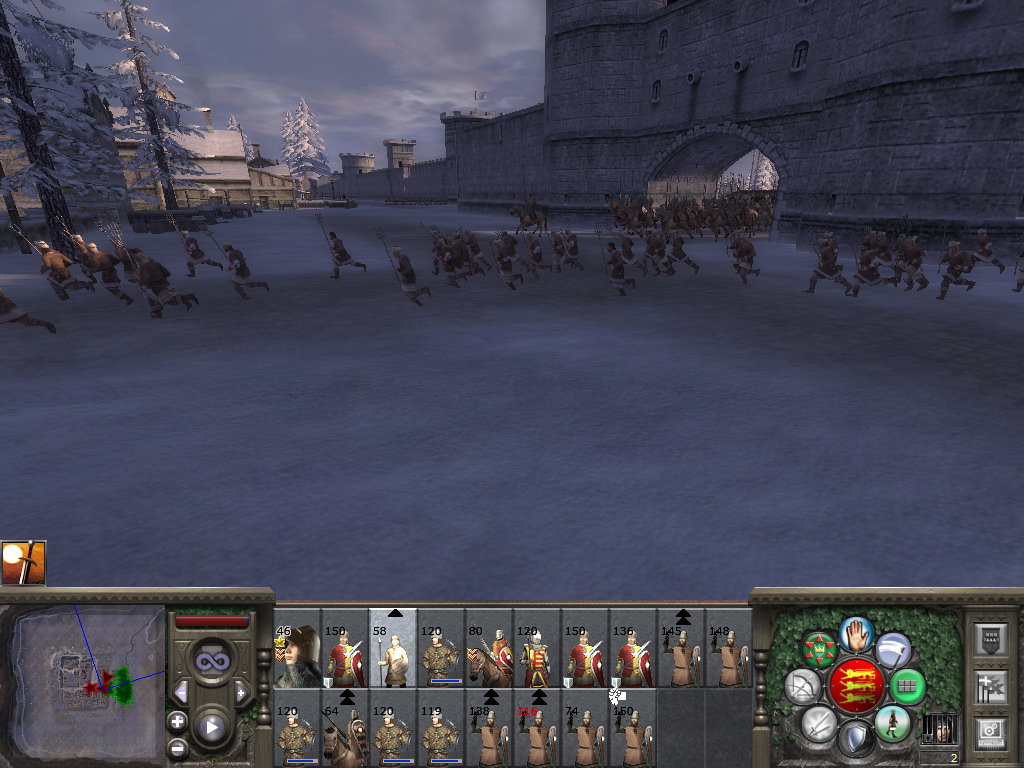The height and width of the screenshot is (768, 1024).
Task: Click the red three-lions faction emblem
Action: (x=855, y=687)
